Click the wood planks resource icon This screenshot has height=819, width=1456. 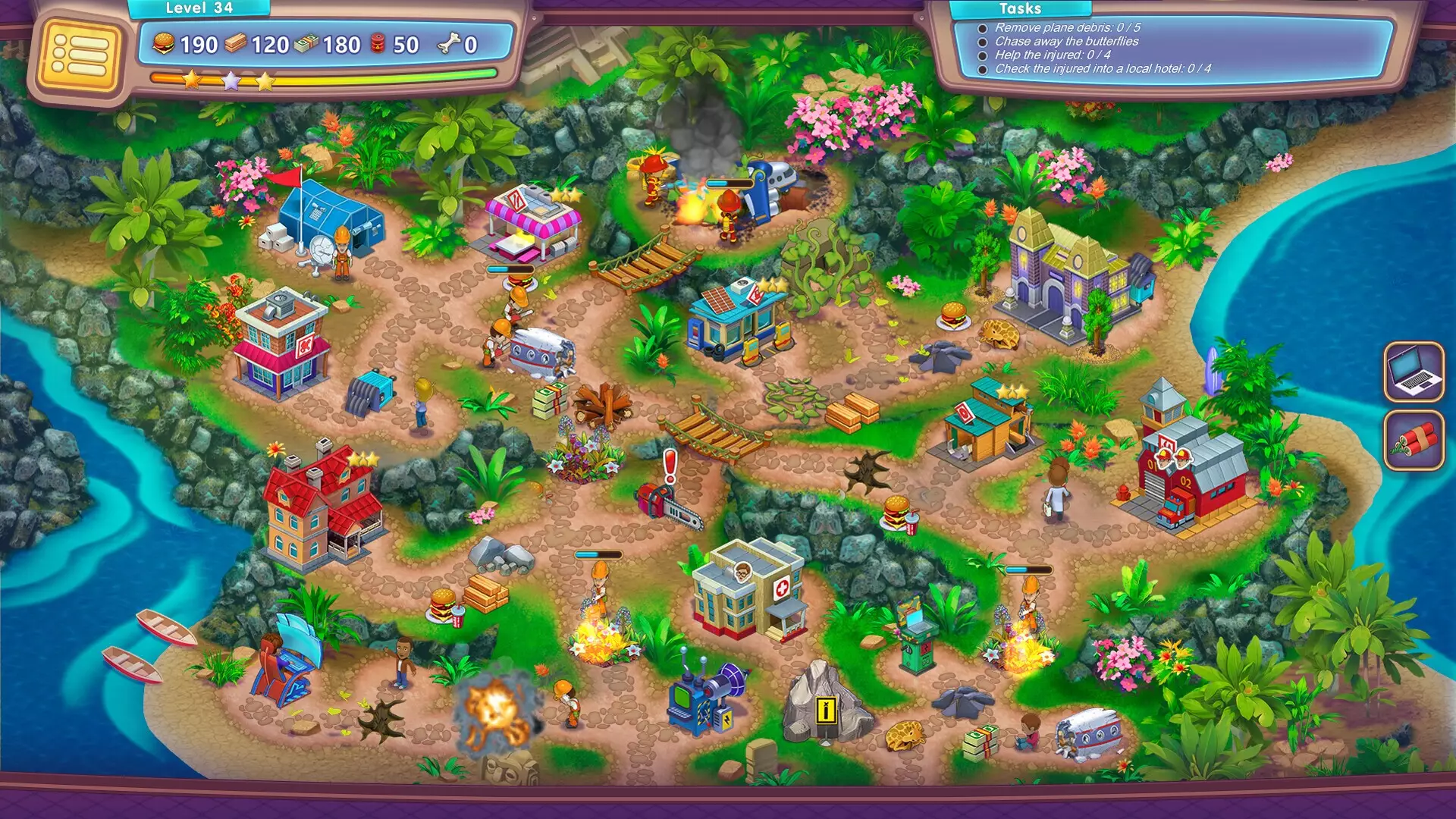pos(236,43)
